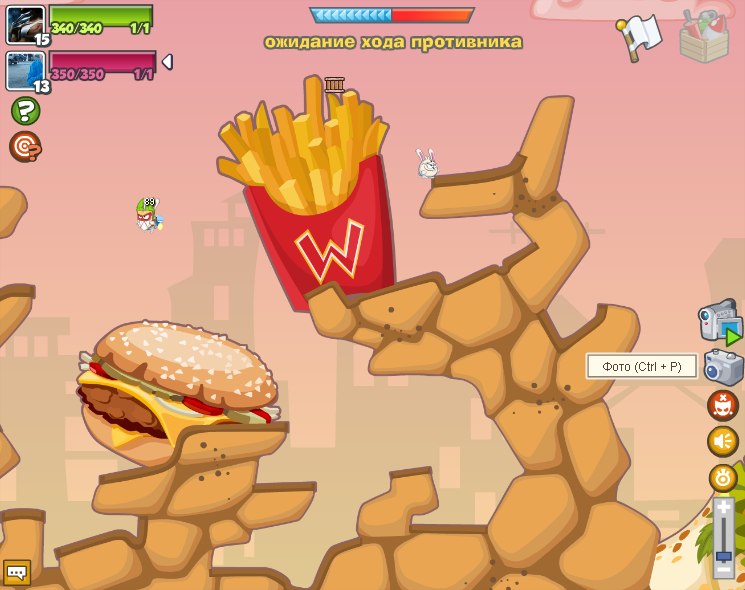Toggle the red crossed-out face button
The height and width of the screenshot is (590, 745).
point(722,405)
